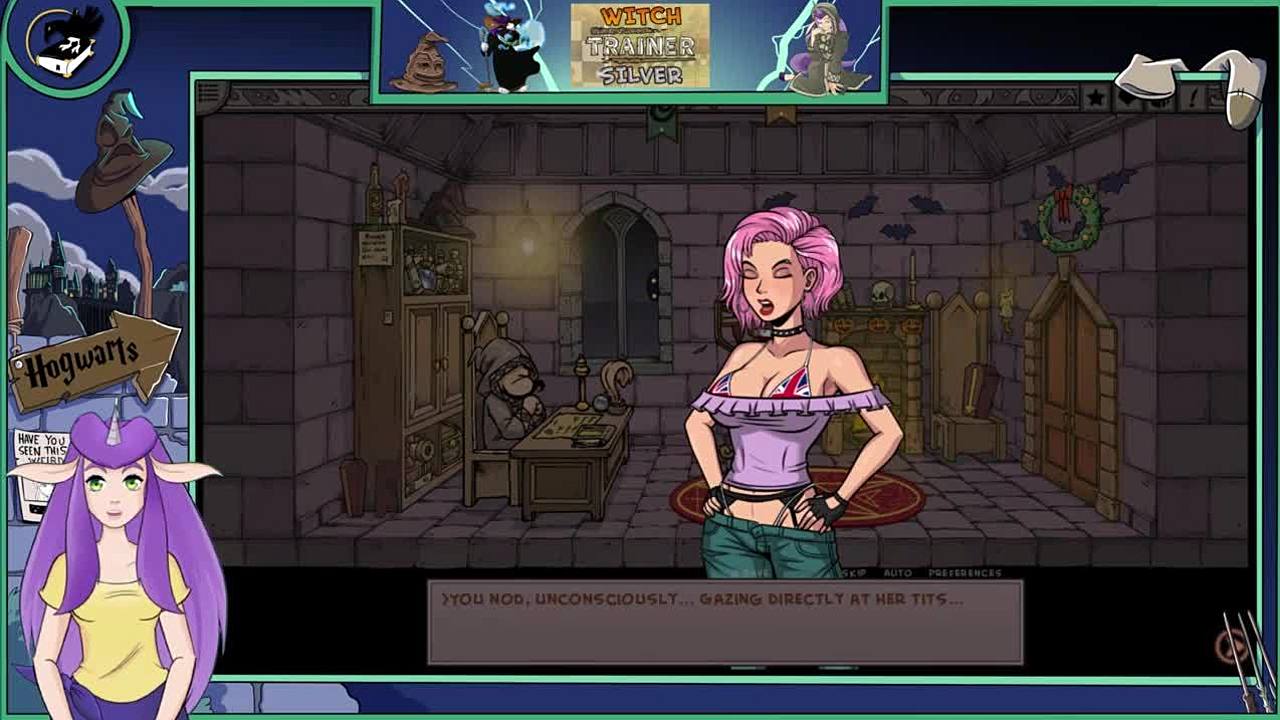The image size is (1280, 720).
Task: Click the Skip quick menu button
Action: pos(856,573)
